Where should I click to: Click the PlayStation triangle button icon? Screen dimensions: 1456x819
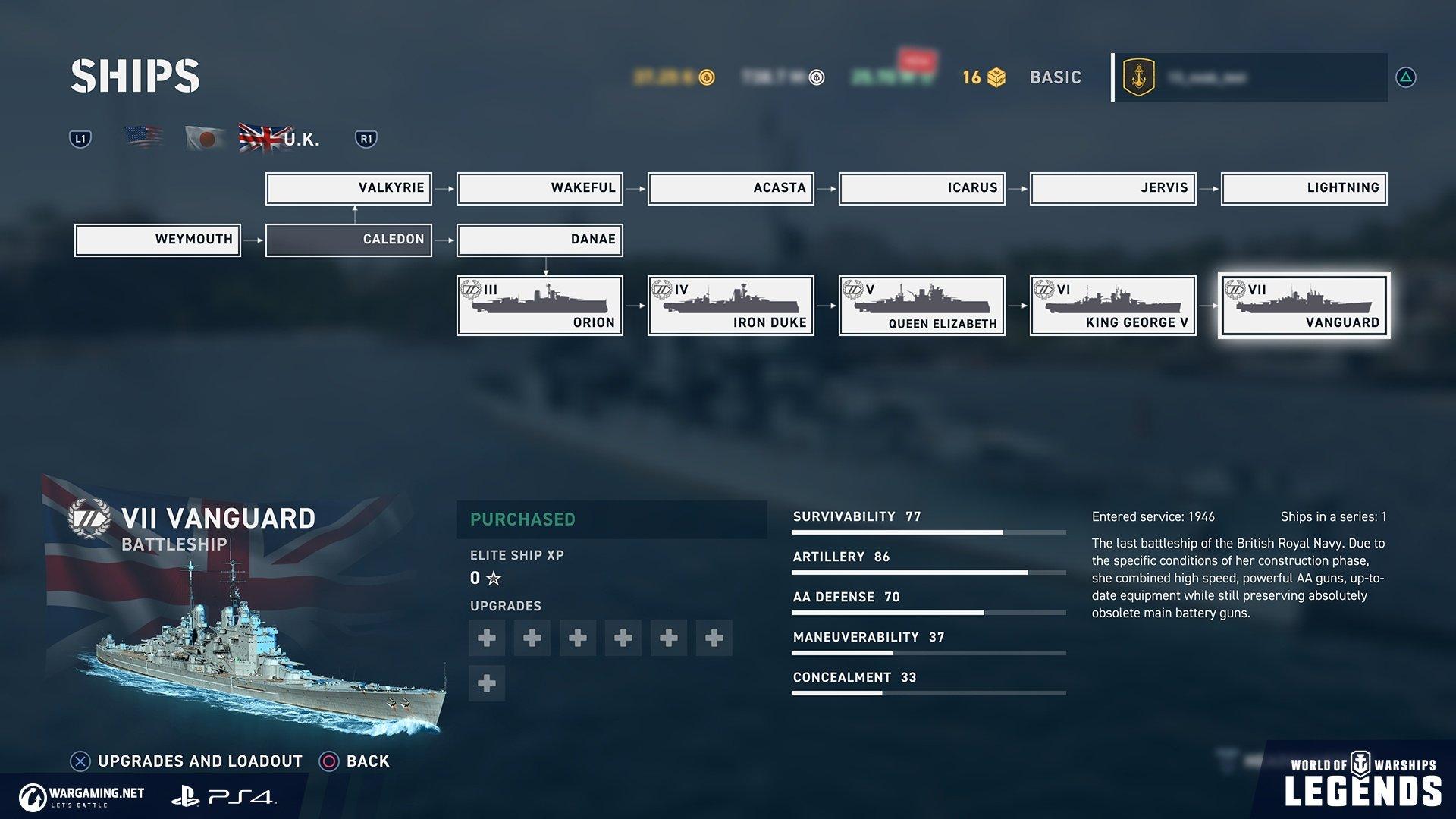coord(1407,76)
